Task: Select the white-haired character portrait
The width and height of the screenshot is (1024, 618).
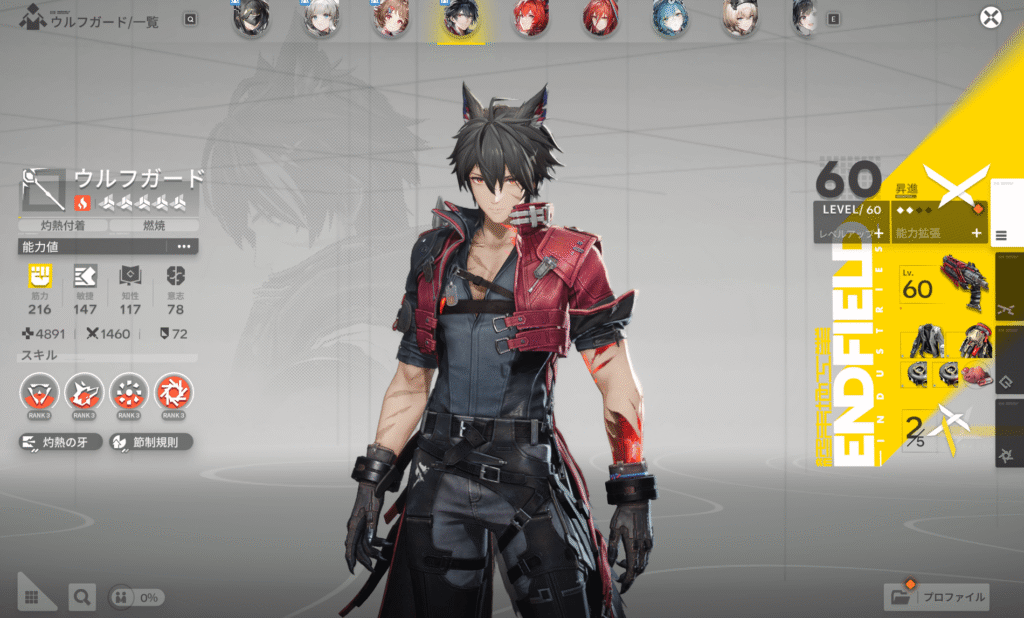Action: (320, 19)
